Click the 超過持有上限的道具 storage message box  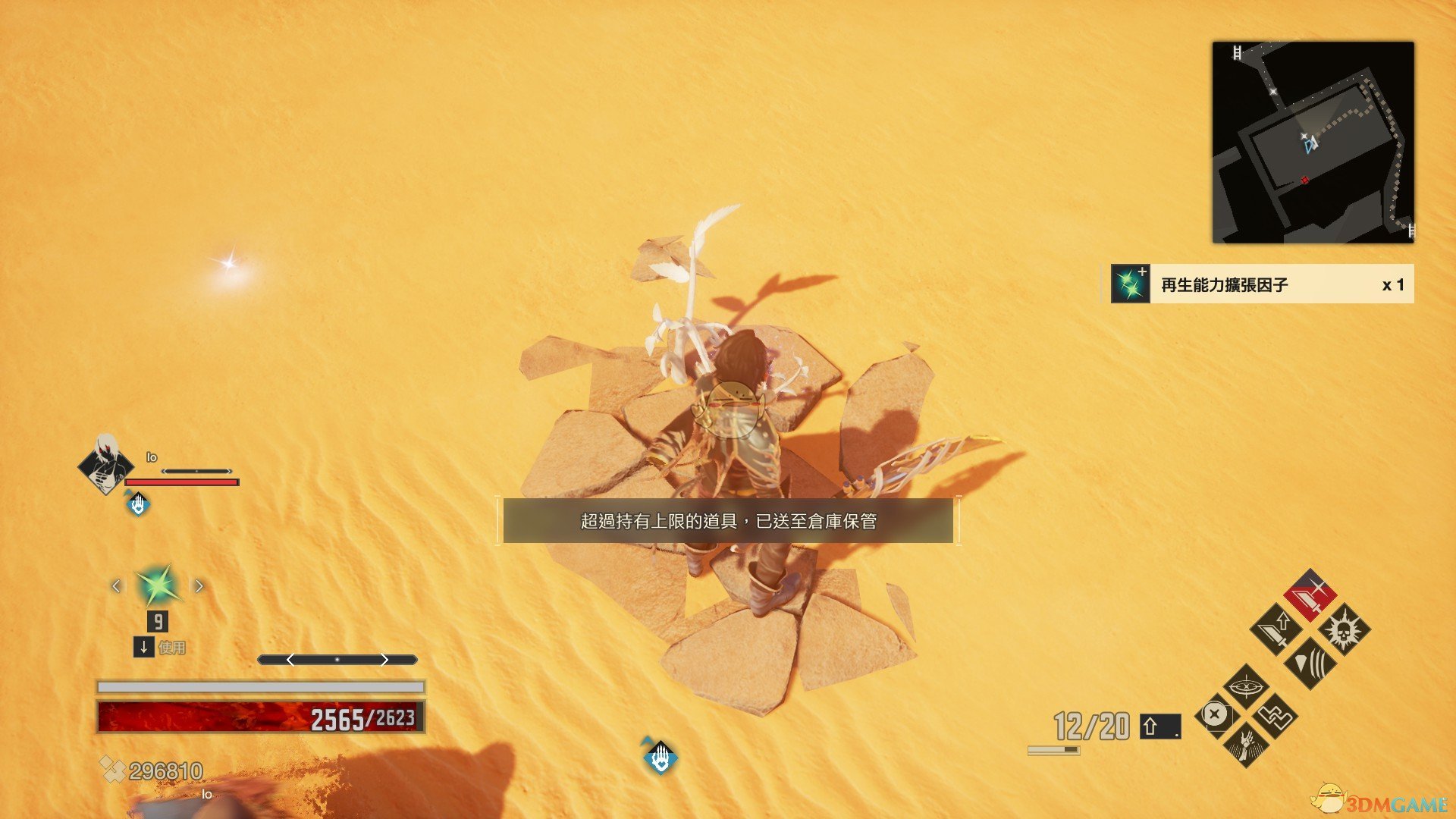(x=728, y=521)
